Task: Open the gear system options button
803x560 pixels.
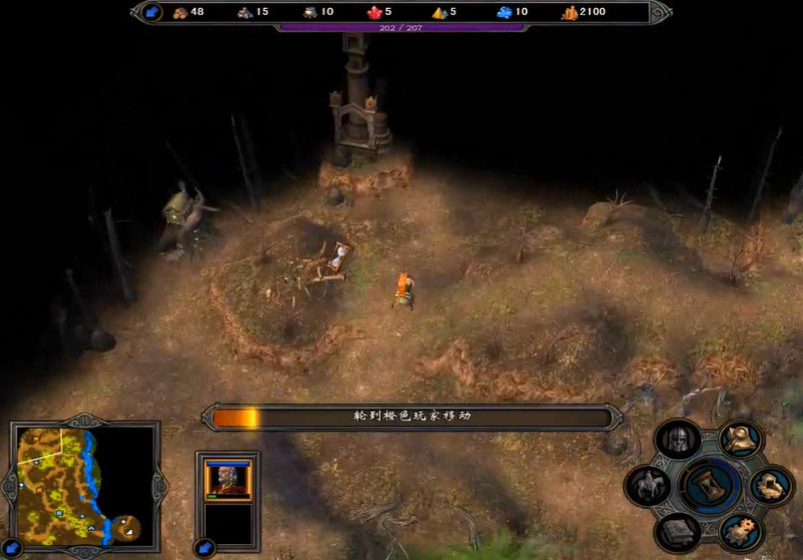Action: pyautogui.click(x=741, y=530)
